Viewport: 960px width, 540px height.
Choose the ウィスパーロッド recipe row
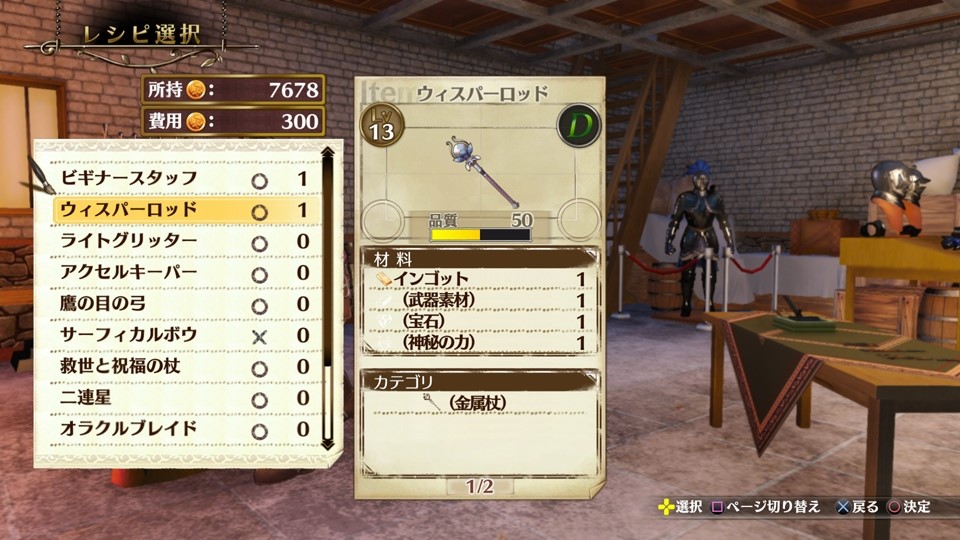185,210
